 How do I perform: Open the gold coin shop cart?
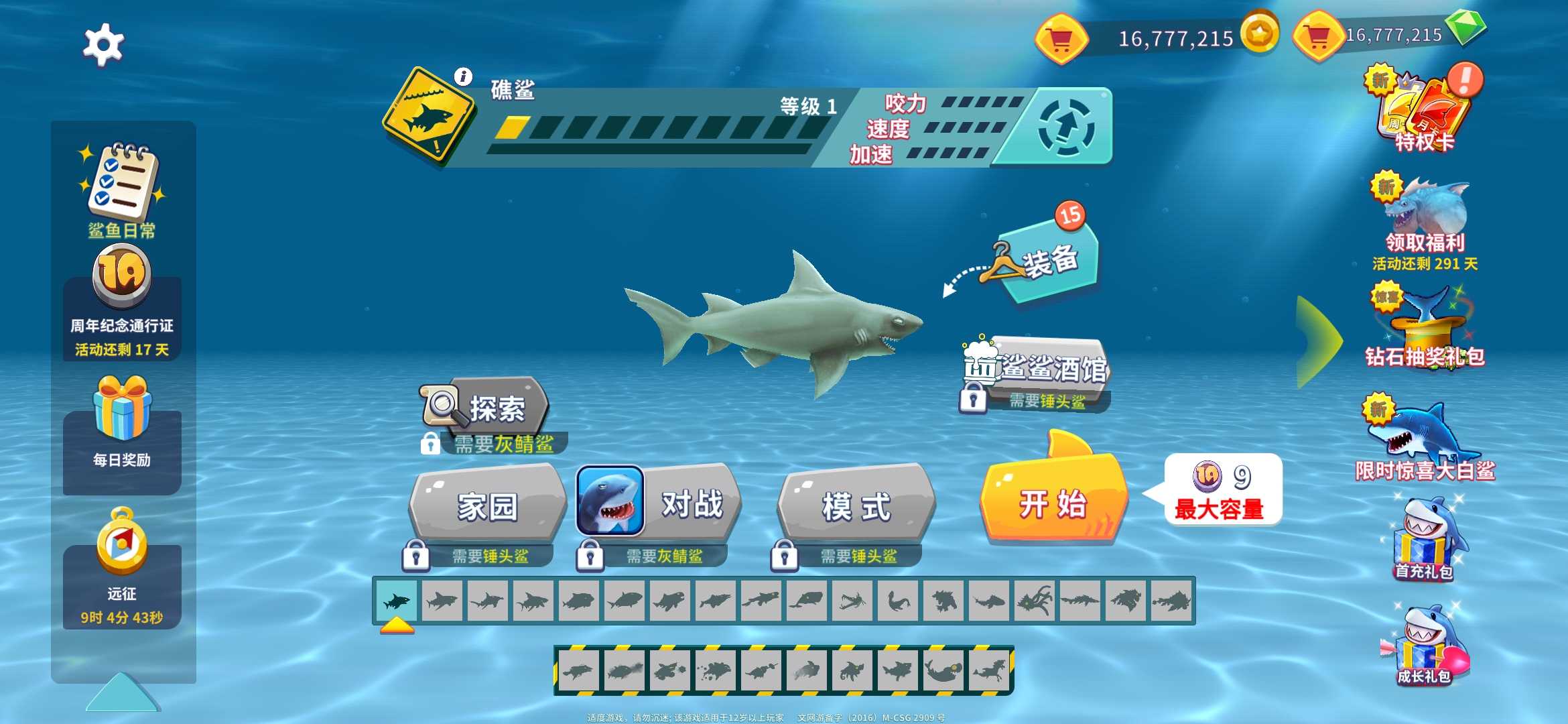[1060, 40]
